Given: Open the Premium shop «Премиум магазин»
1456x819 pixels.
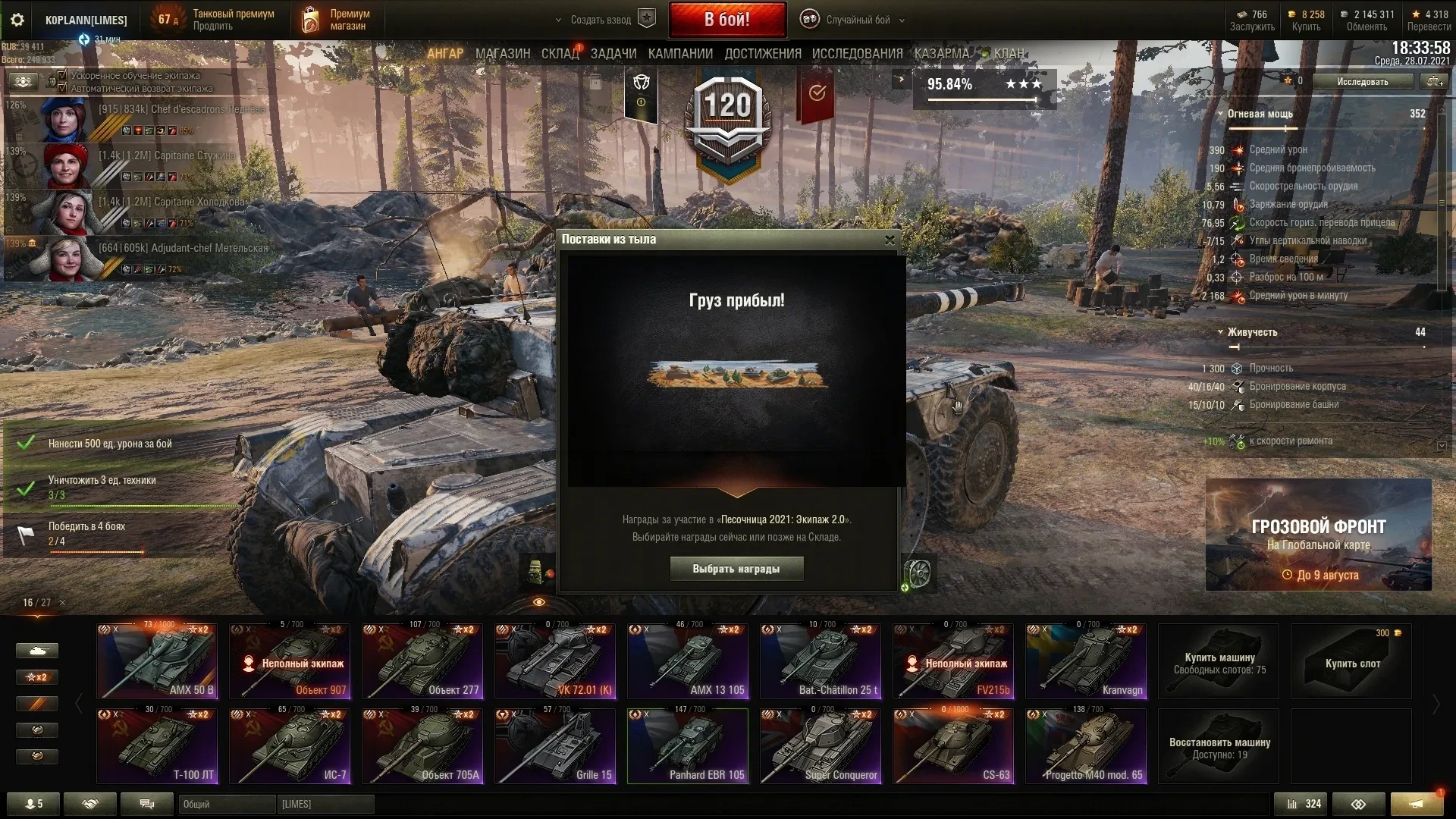Looking at the screenshot, I should 336,20.
